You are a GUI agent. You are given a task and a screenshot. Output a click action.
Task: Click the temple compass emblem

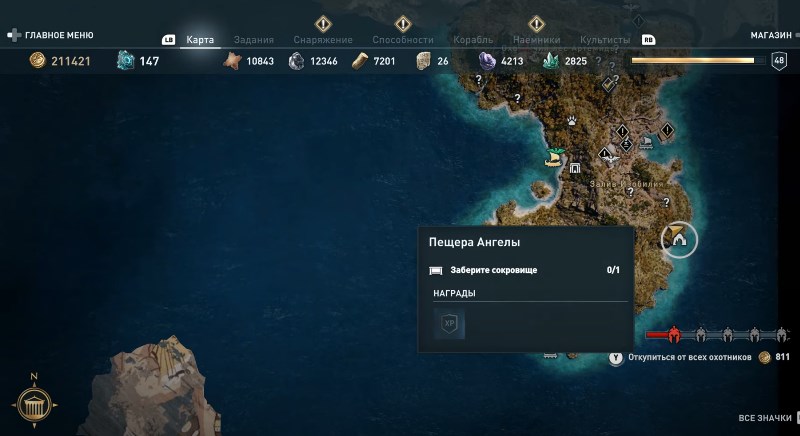(x=34, y=405)
